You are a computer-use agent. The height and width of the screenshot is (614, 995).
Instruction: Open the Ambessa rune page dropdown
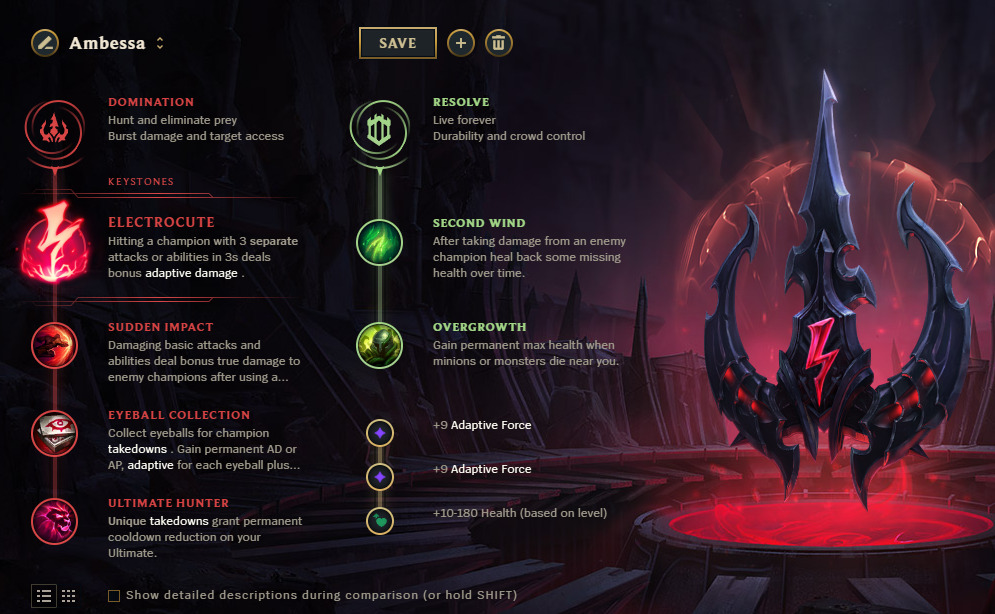point(160,44)
